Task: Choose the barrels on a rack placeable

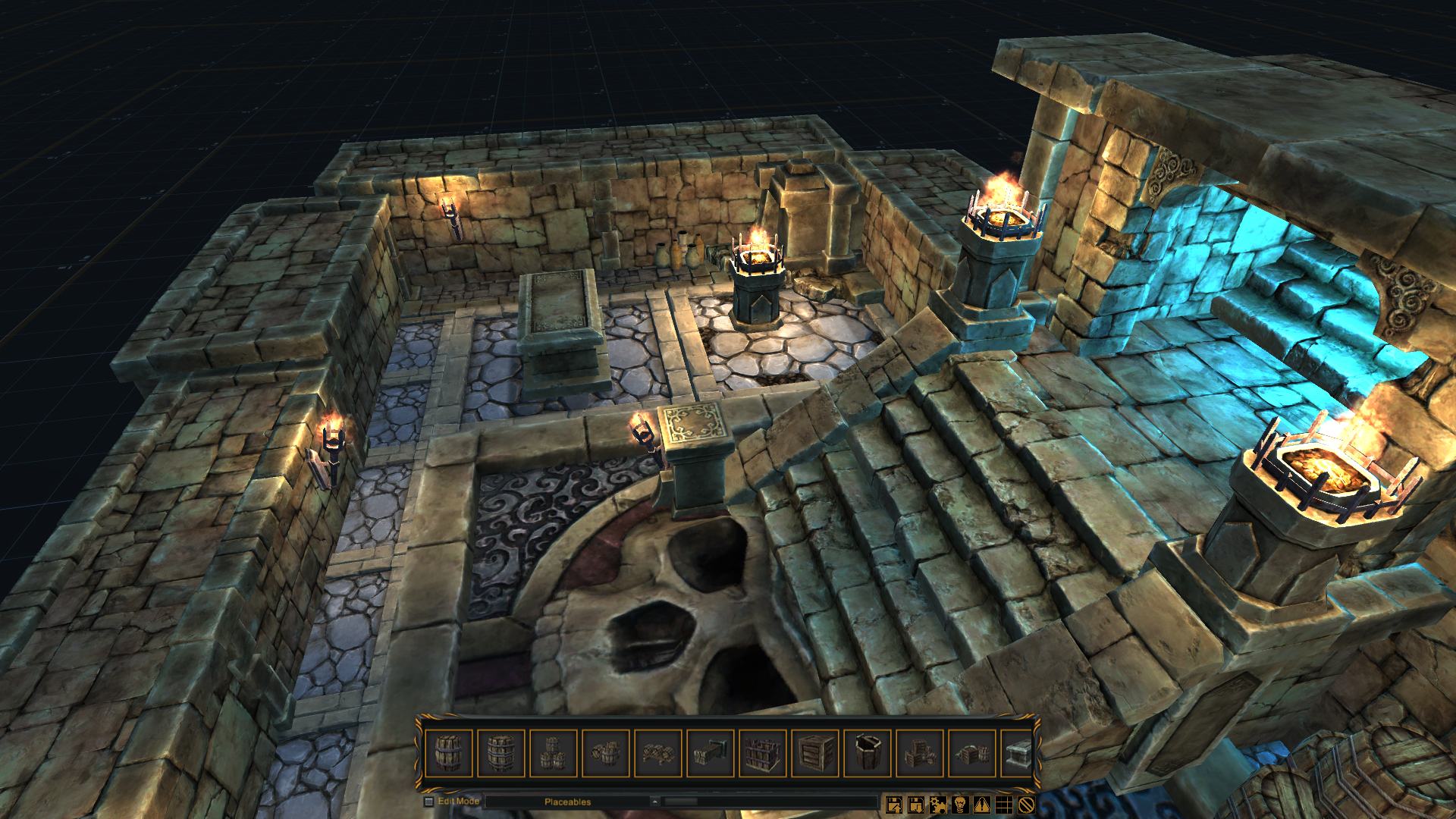Action: click(x=658, y=753)
